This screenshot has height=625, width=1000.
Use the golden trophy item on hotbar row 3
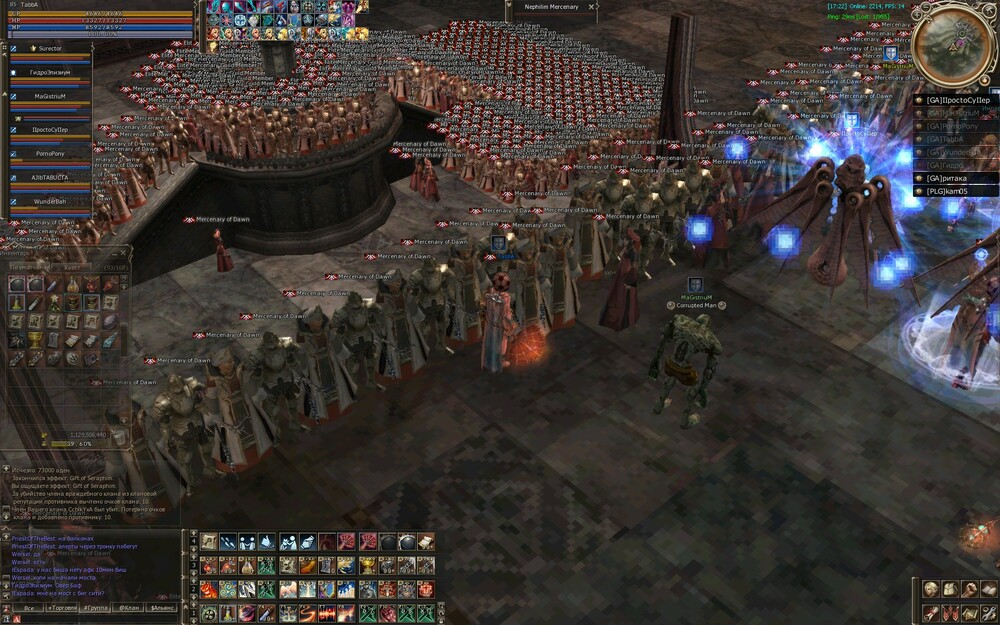click(366, 565)
